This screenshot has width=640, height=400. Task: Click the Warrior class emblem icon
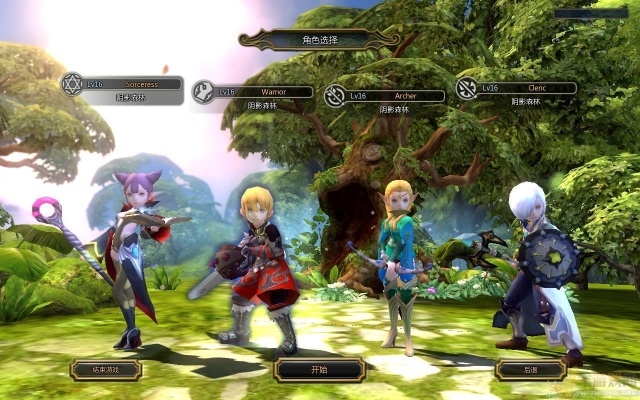204,92
